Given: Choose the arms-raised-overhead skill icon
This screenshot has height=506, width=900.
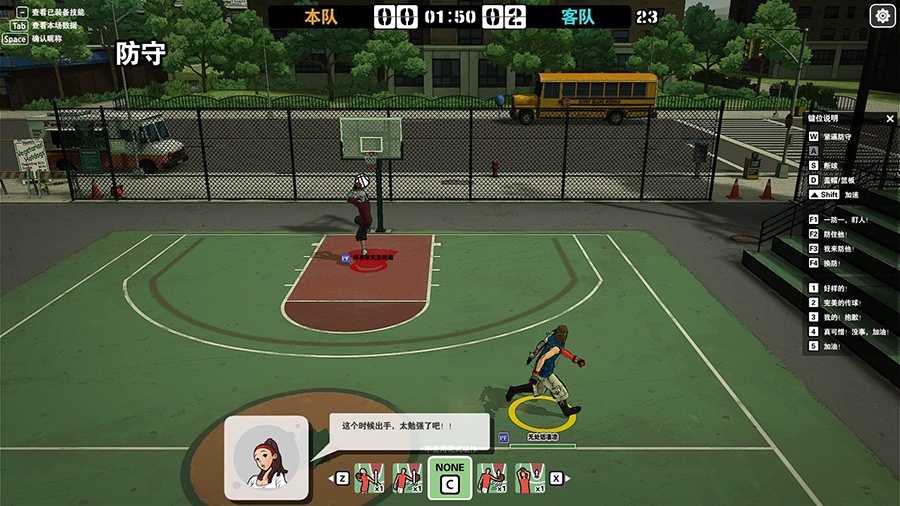Looking at the screenshot, I should (x=530, y=478).
